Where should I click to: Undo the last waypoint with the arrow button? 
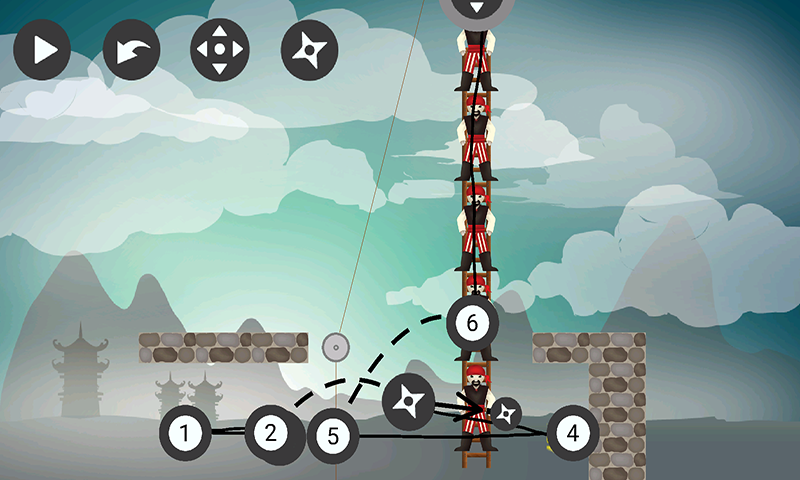(132, 51)
